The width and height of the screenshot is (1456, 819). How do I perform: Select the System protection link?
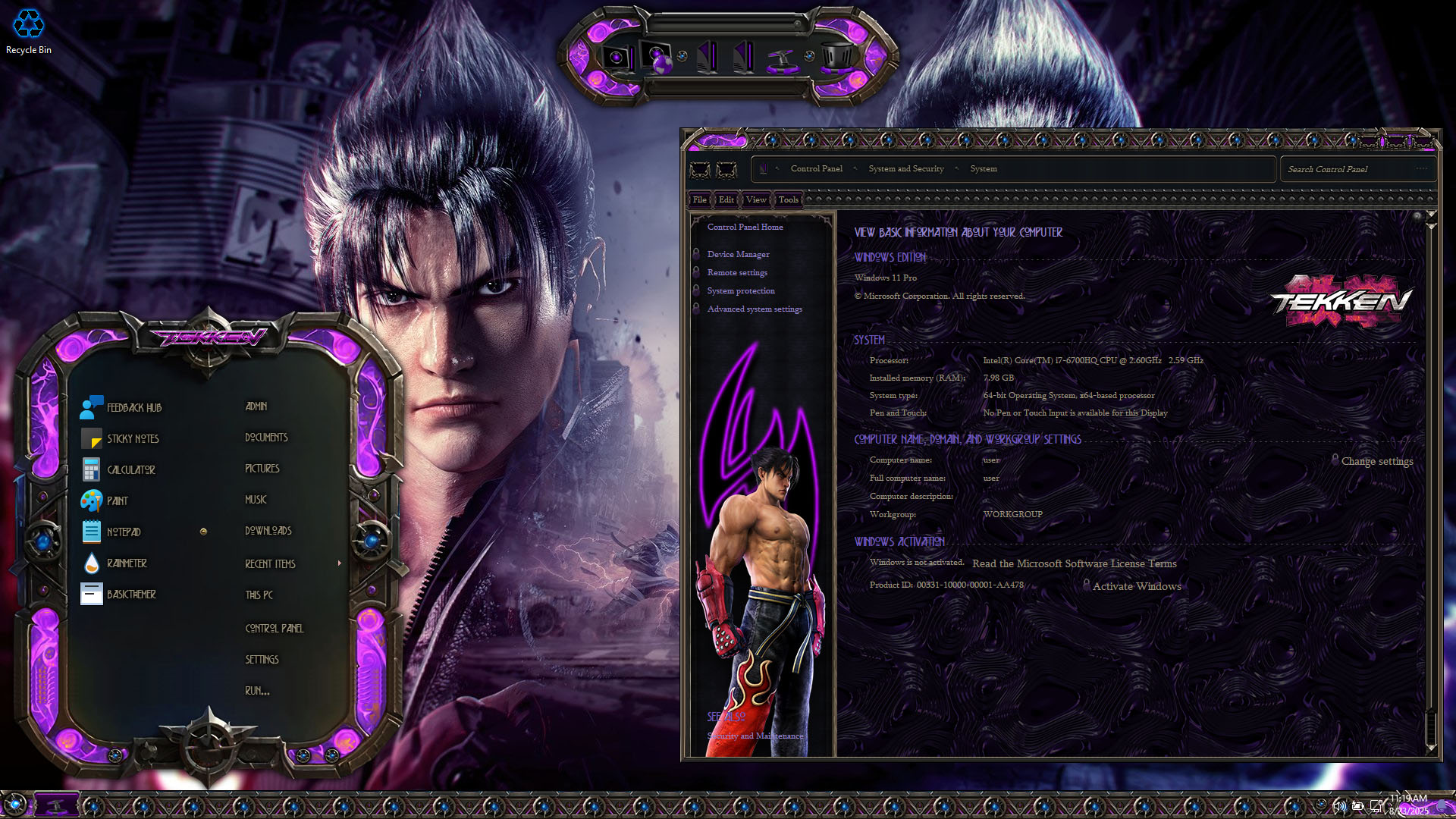tap(741, 291)
